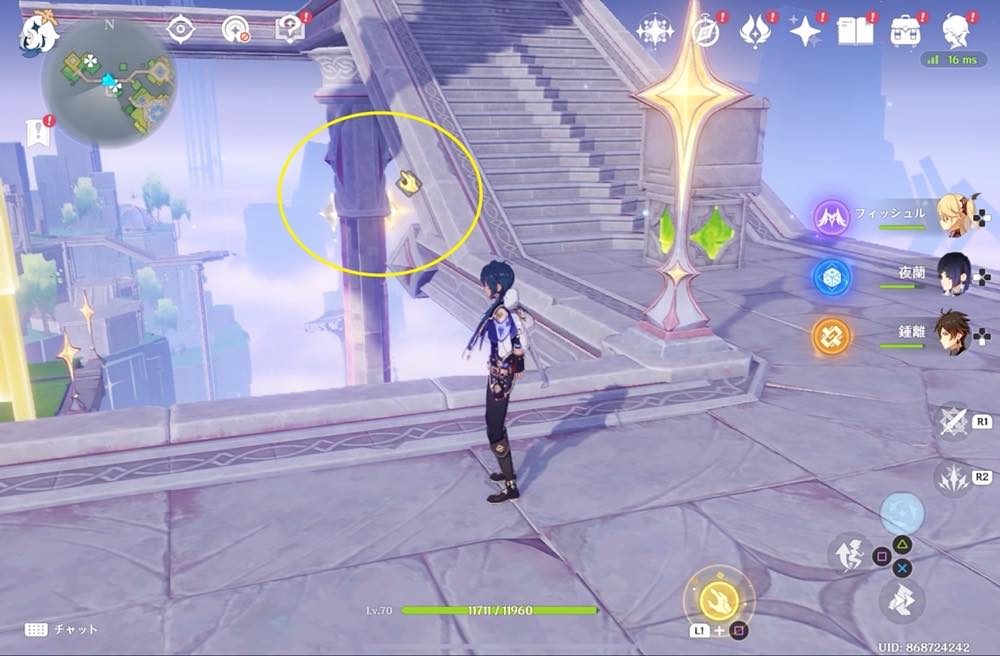Open the compass Adventurer Handbook icon

tap(707, 31)
